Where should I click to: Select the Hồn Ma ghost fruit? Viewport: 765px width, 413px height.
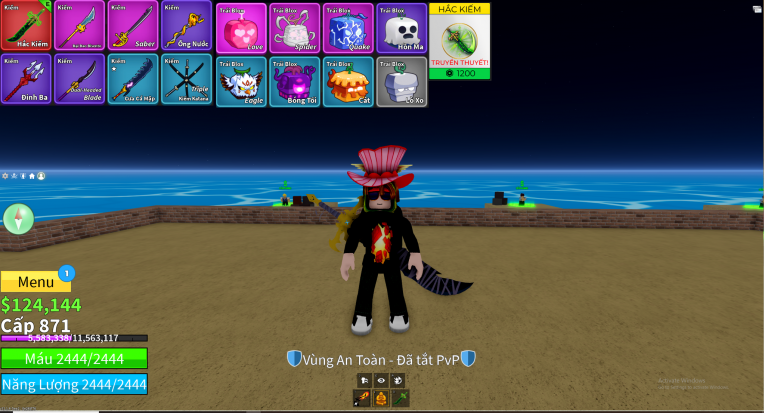click(402, 27)
